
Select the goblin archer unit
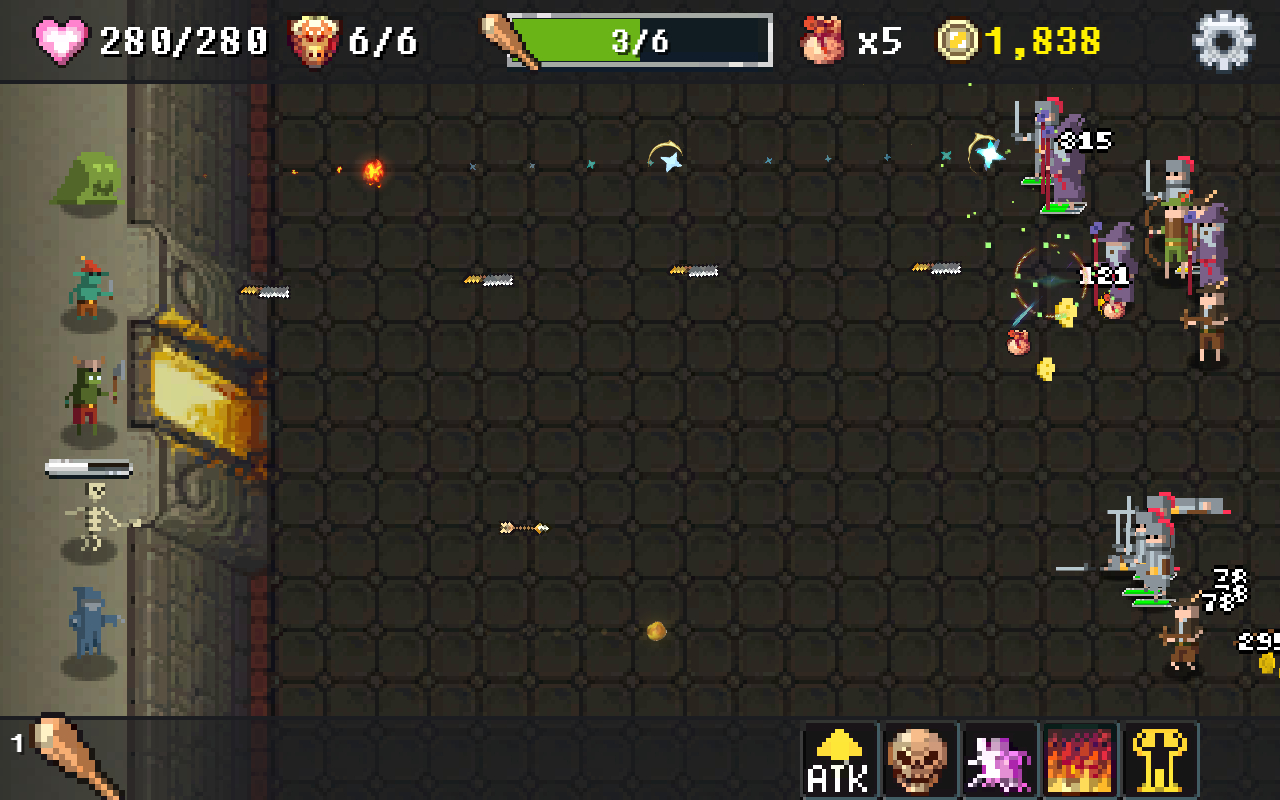click(90, 290)
